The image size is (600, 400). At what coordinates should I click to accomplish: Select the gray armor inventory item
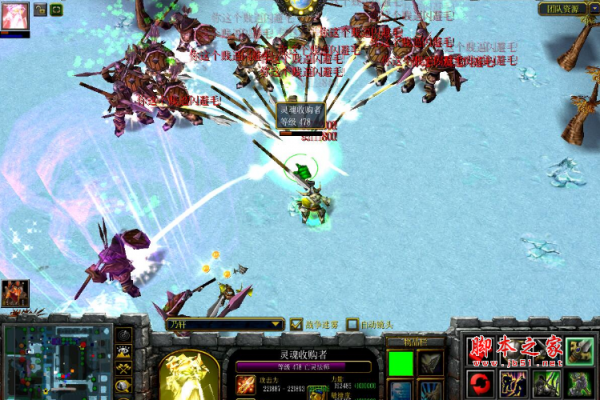click(430, 361)
